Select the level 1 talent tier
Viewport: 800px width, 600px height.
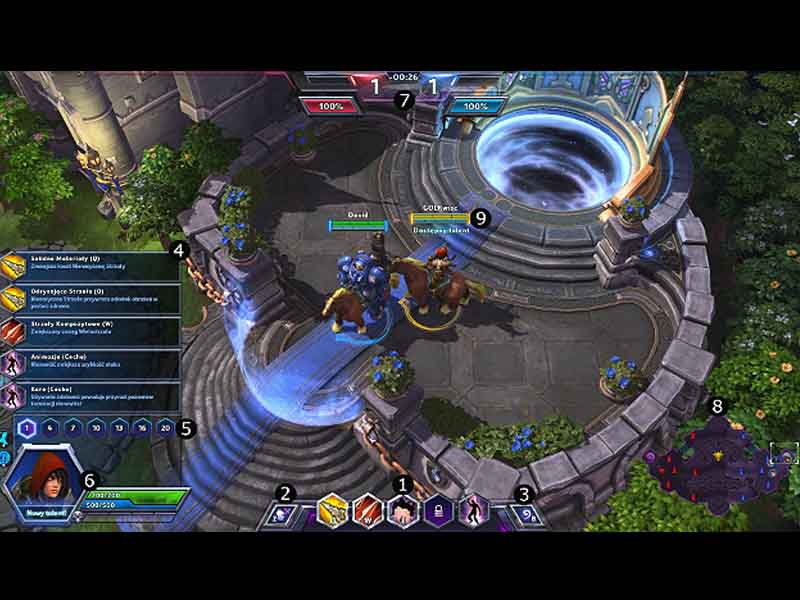pyautogui.click(x=26, y=428)
